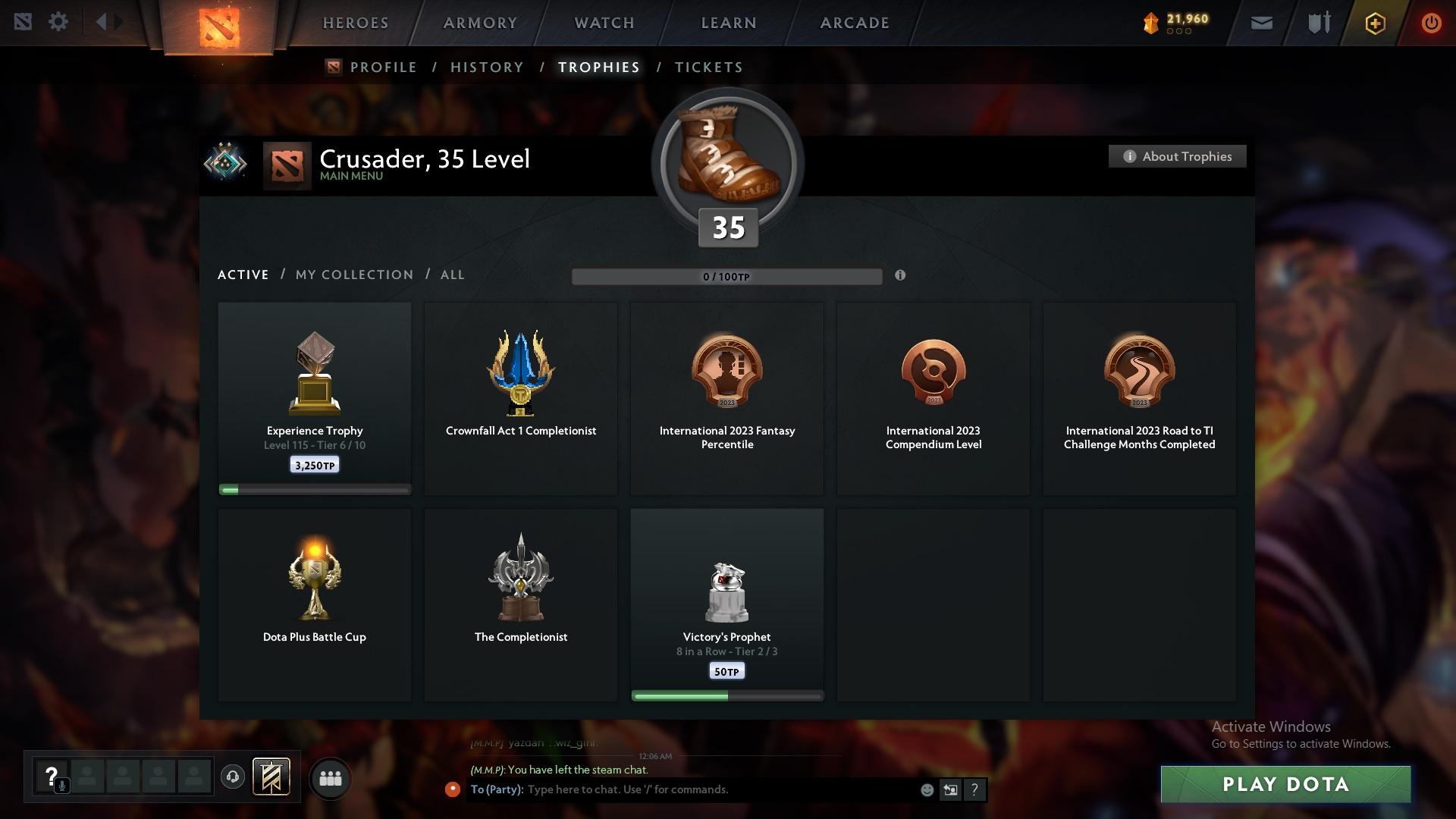
Task: Switch to the Profile tab
Action: 383,67
